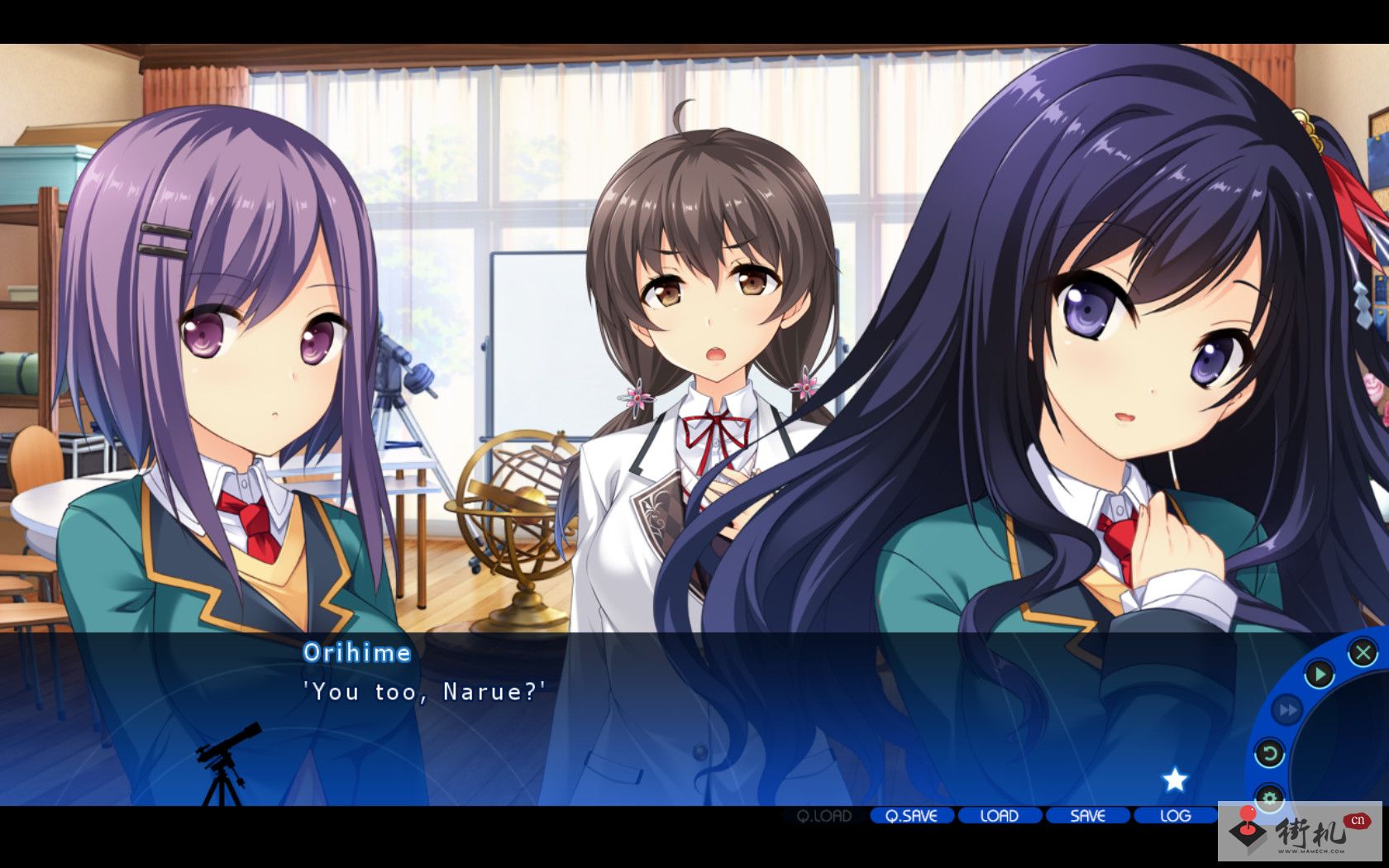Click the Q.SAVE quick save button
The image size is (1389, 868).
click(x=911, y=816)
